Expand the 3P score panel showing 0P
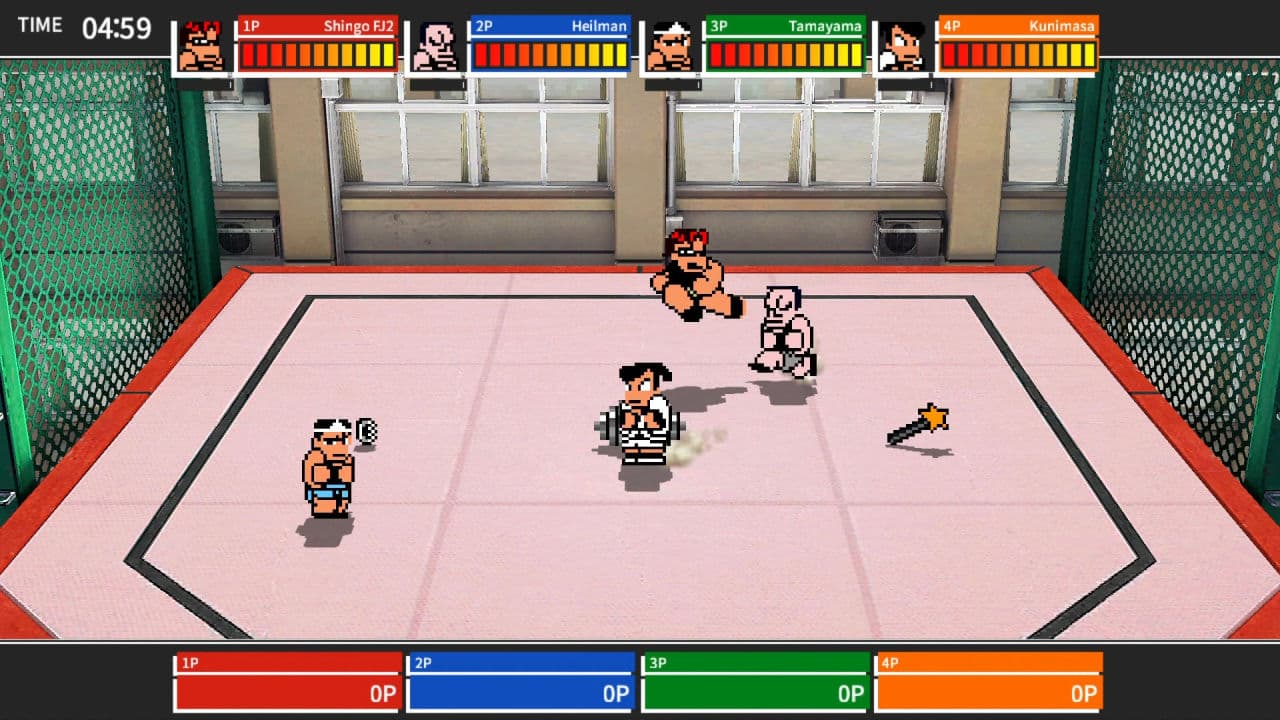1280x720 pixels. (754, 680)
